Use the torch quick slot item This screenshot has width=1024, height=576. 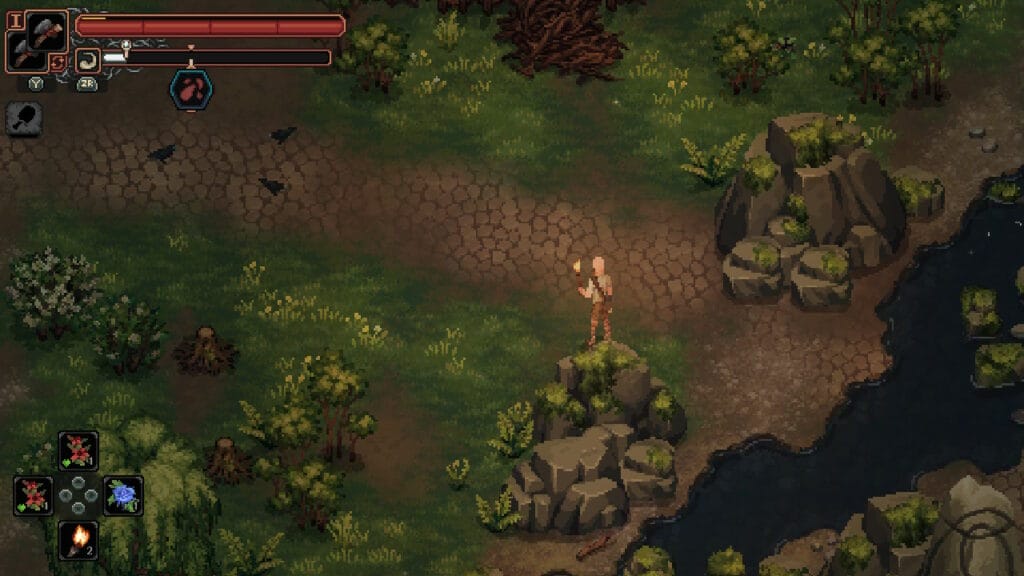point(77,540)
